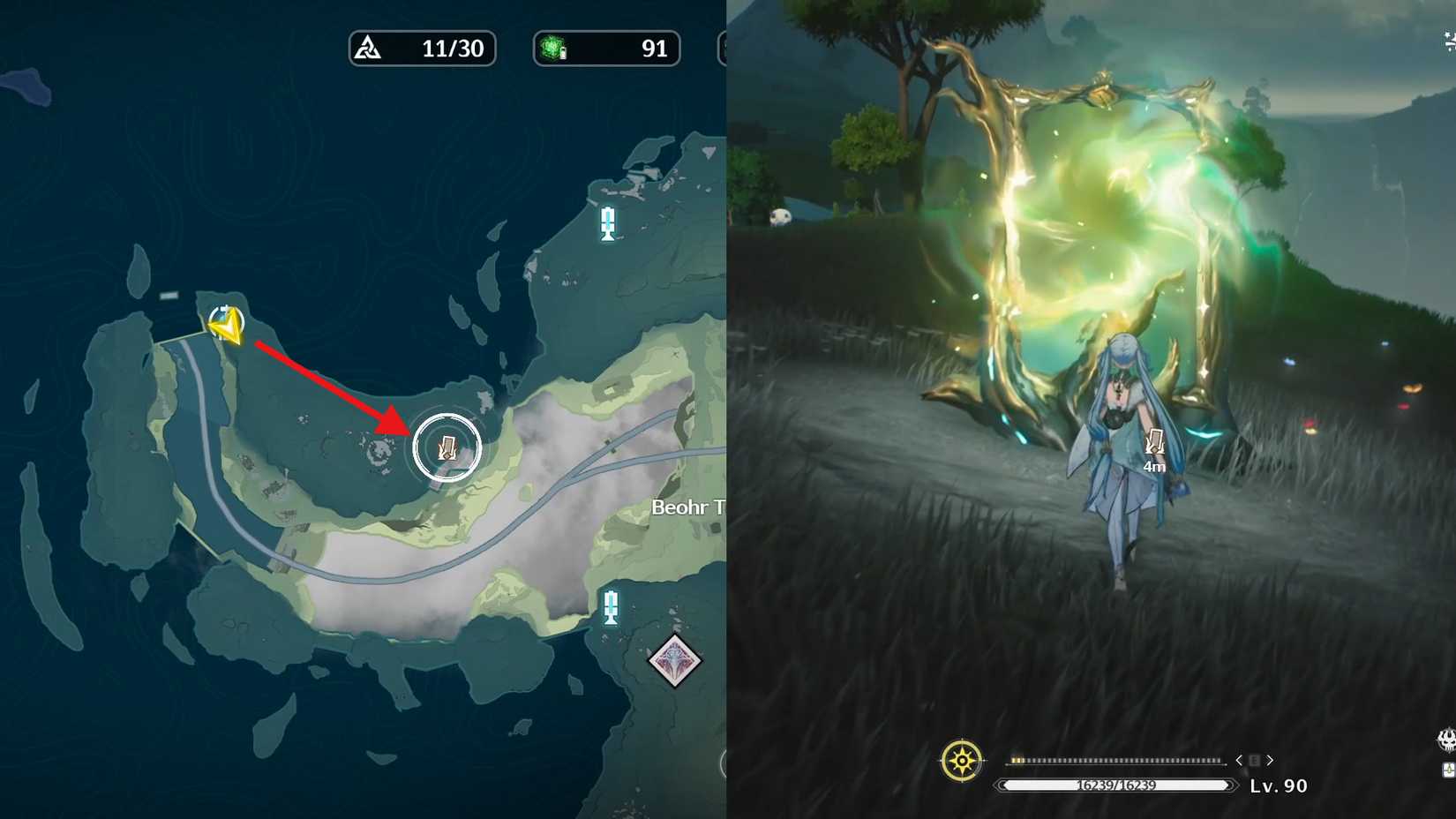Click the sonance casket marker inside the map circle
This screenshot has width=1456, height=819.
coord(447,448)
